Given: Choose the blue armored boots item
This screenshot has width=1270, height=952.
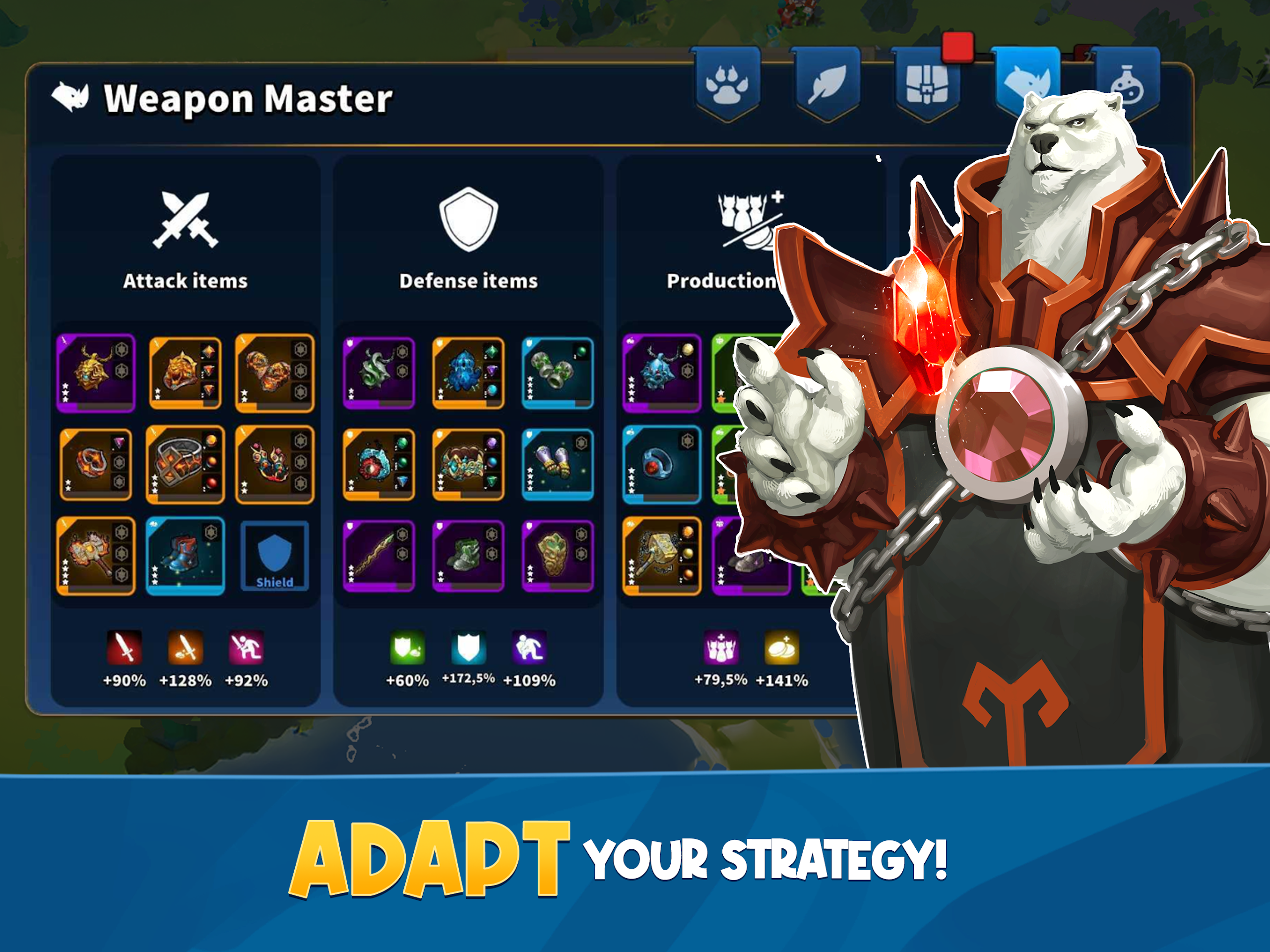Looking at the screenshot, I should coord(185,556).
